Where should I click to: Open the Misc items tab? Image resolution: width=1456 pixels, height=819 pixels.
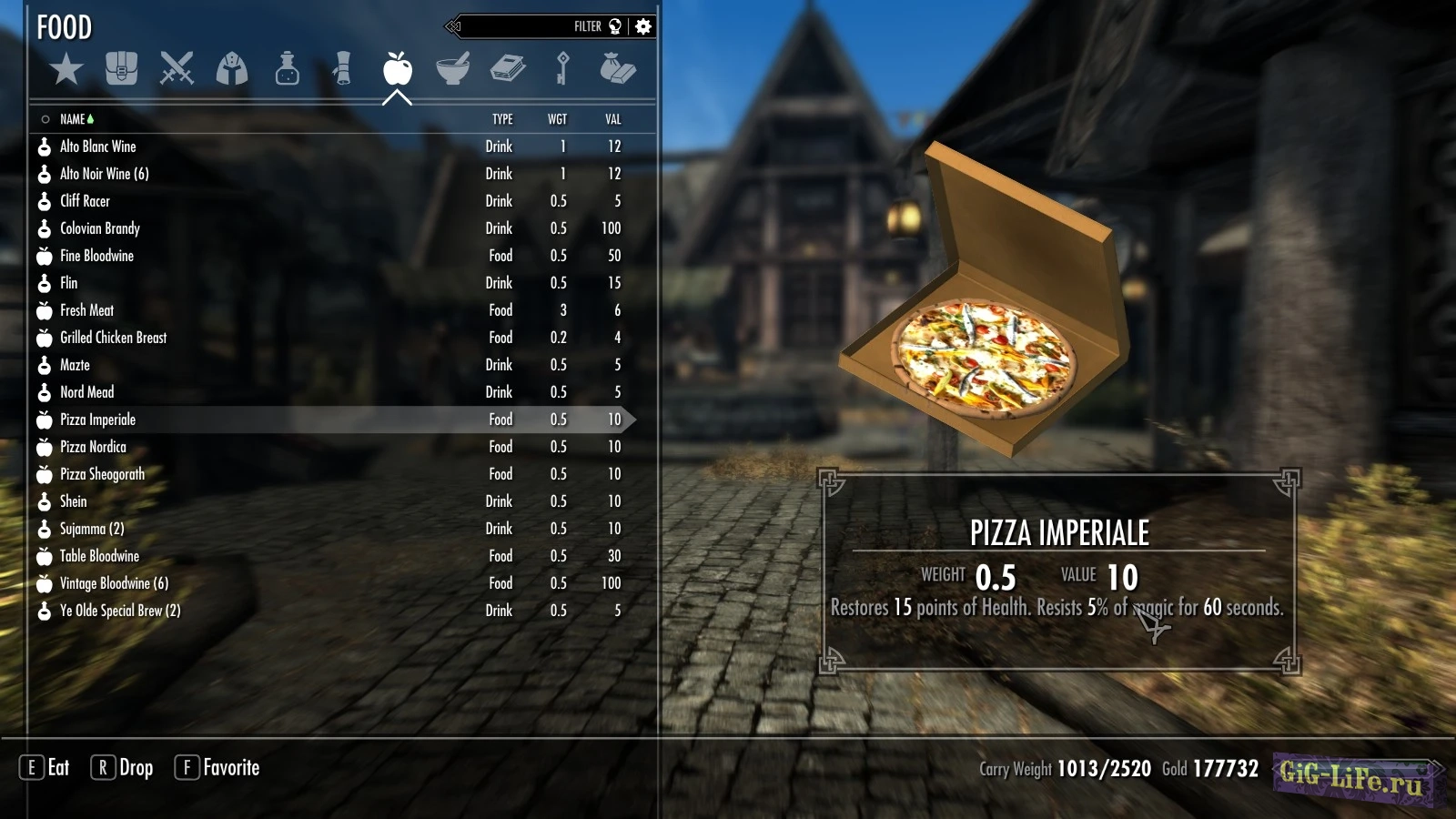point(618,69)
